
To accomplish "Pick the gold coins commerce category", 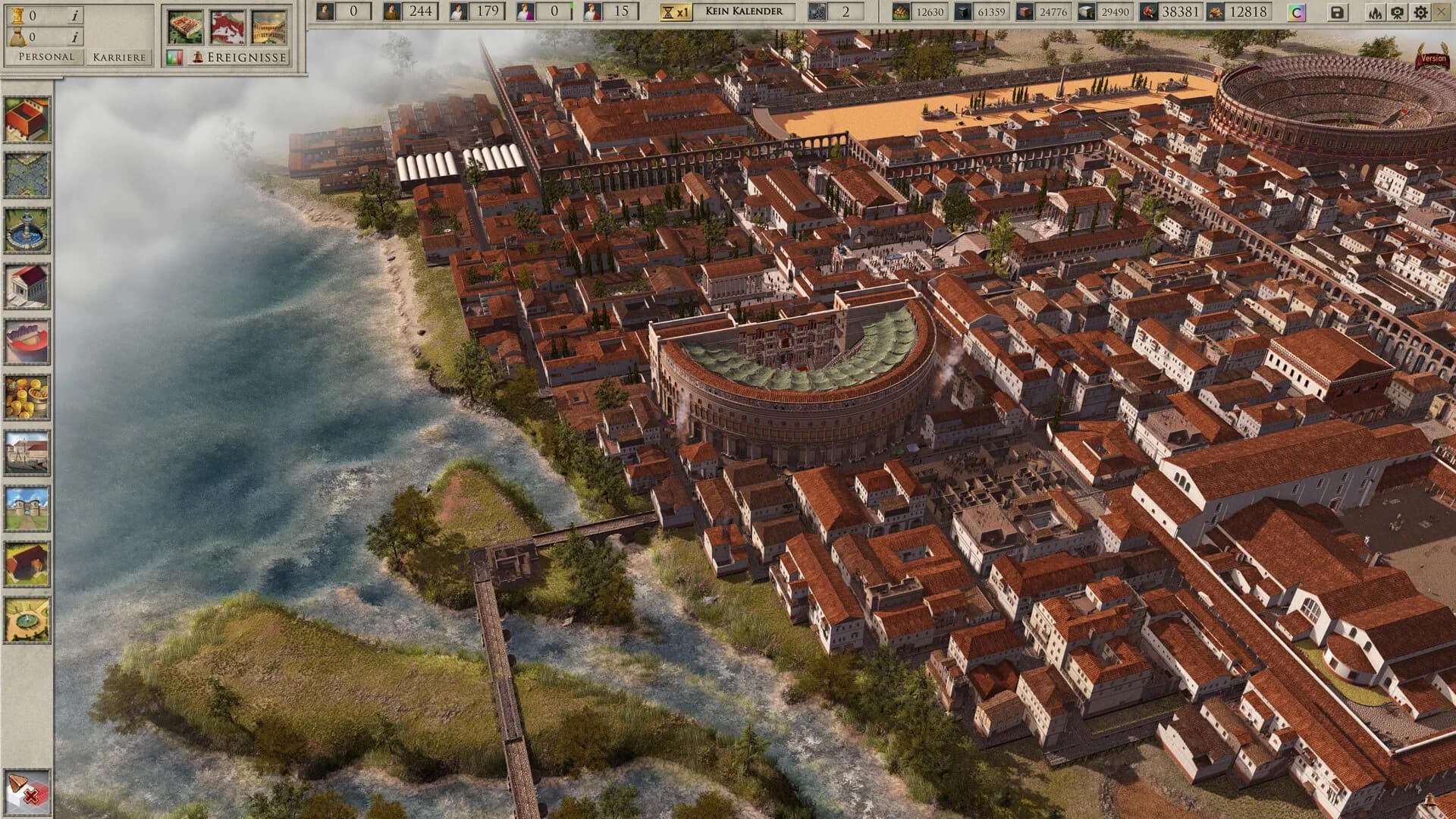I will (27, 397).
